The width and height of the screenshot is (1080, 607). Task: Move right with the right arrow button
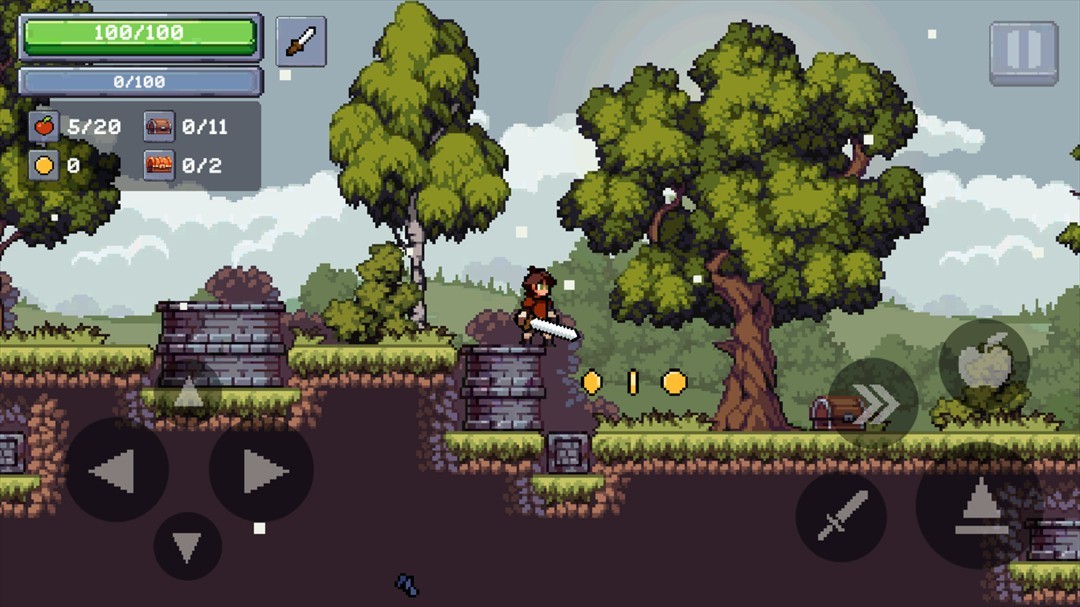[x=261, y=470]
